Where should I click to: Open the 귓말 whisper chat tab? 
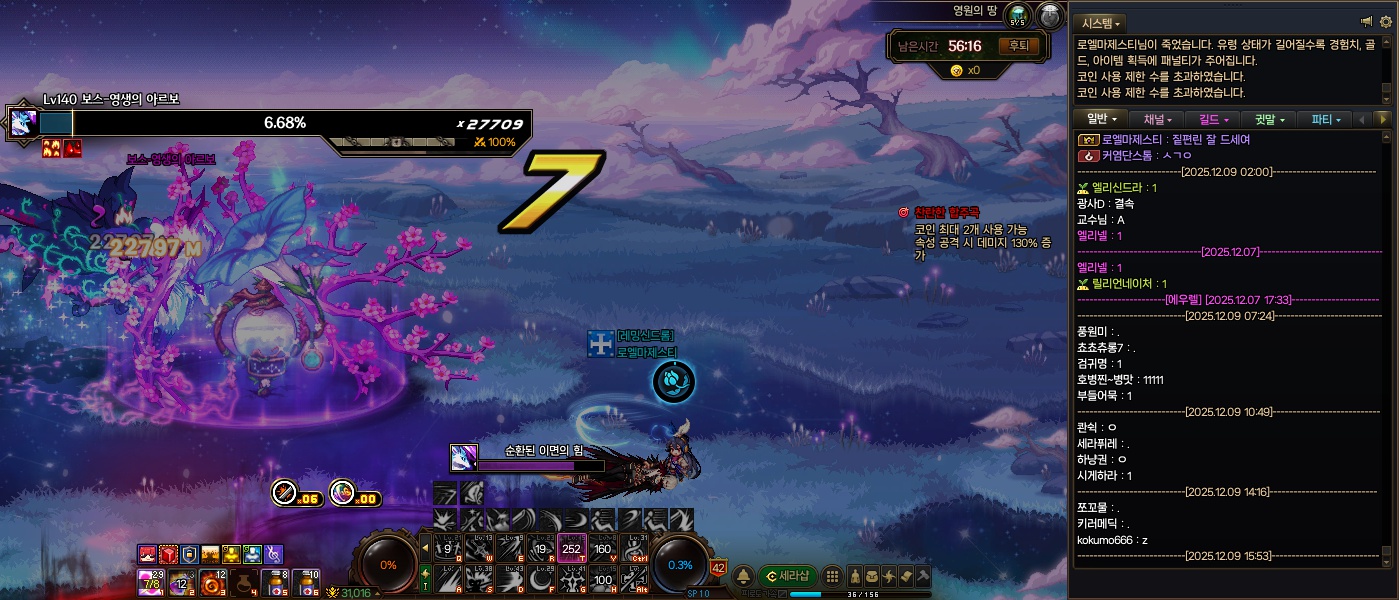point(1269,119)
